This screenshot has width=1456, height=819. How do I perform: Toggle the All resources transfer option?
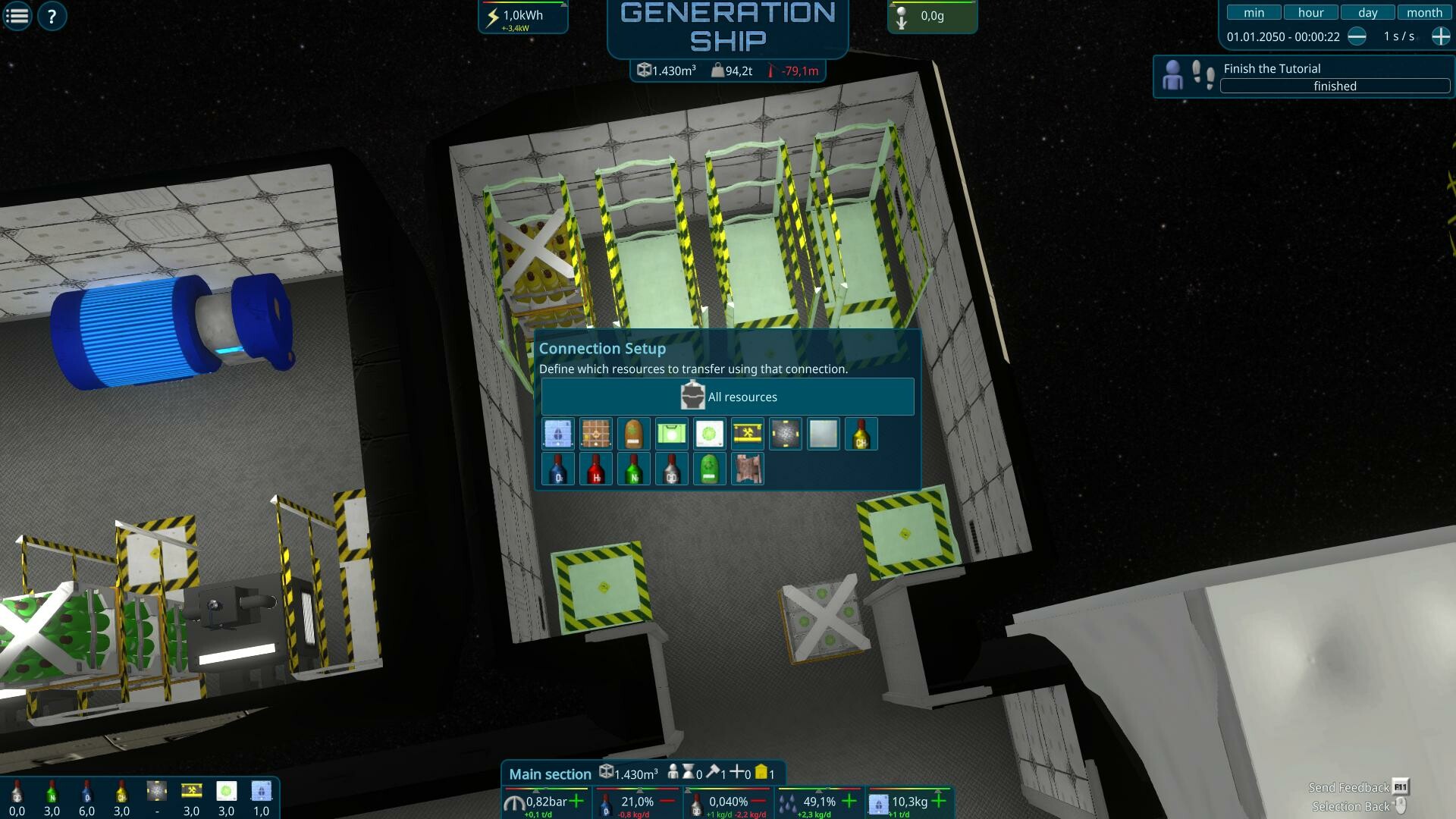pos(726,397)
